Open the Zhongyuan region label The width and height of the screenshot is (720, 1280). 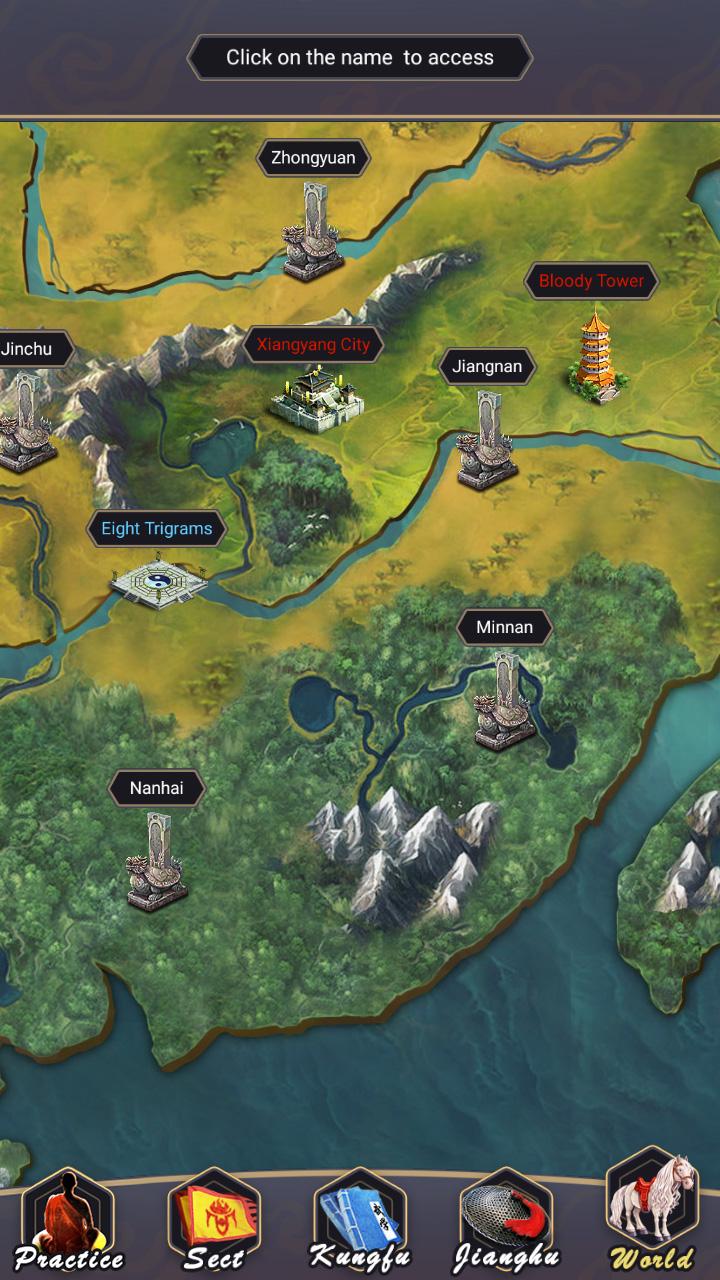[x=313, y=158]
